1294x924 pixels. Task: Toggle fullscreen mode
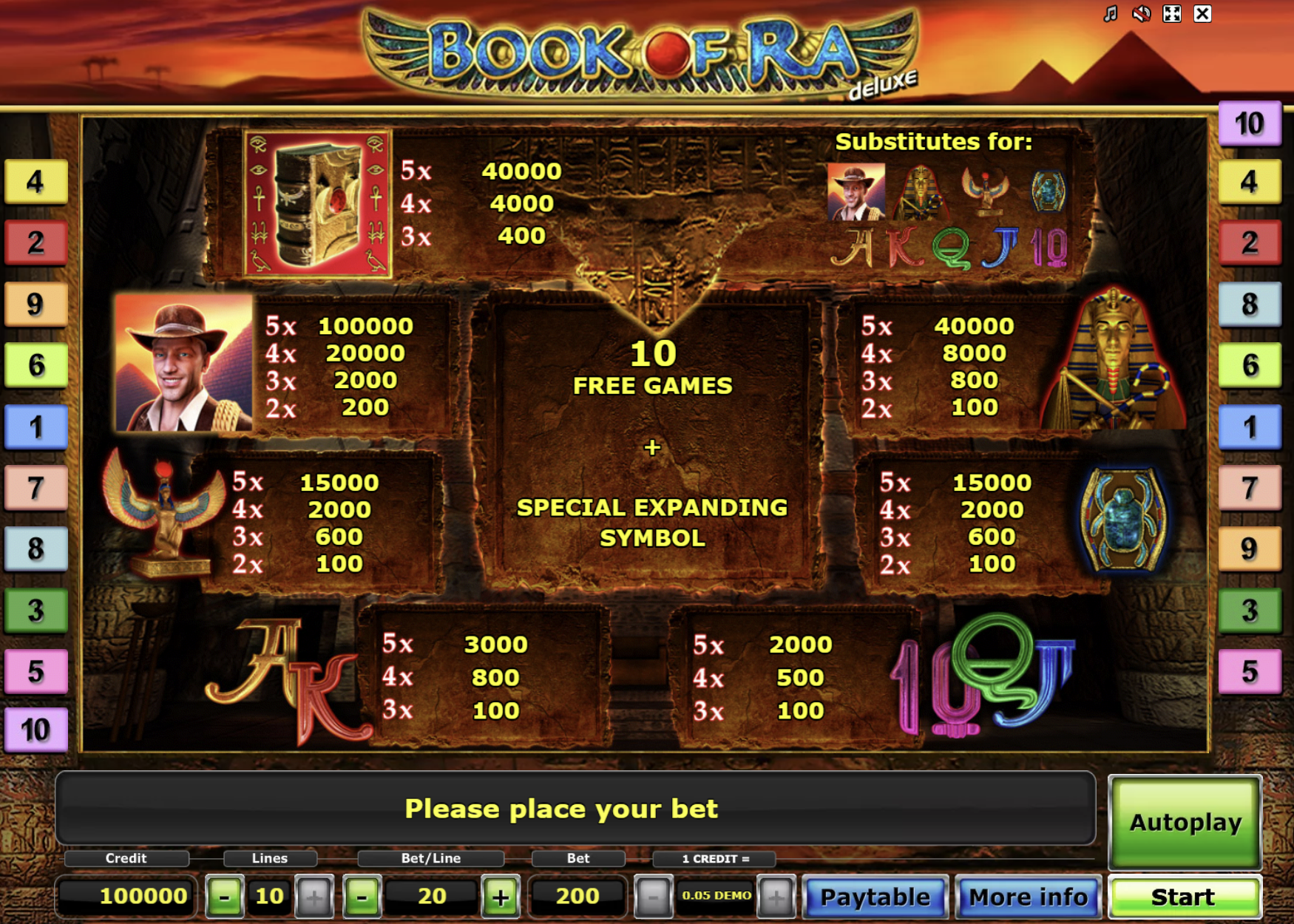pyautogui.click(x=1171, y=13)
